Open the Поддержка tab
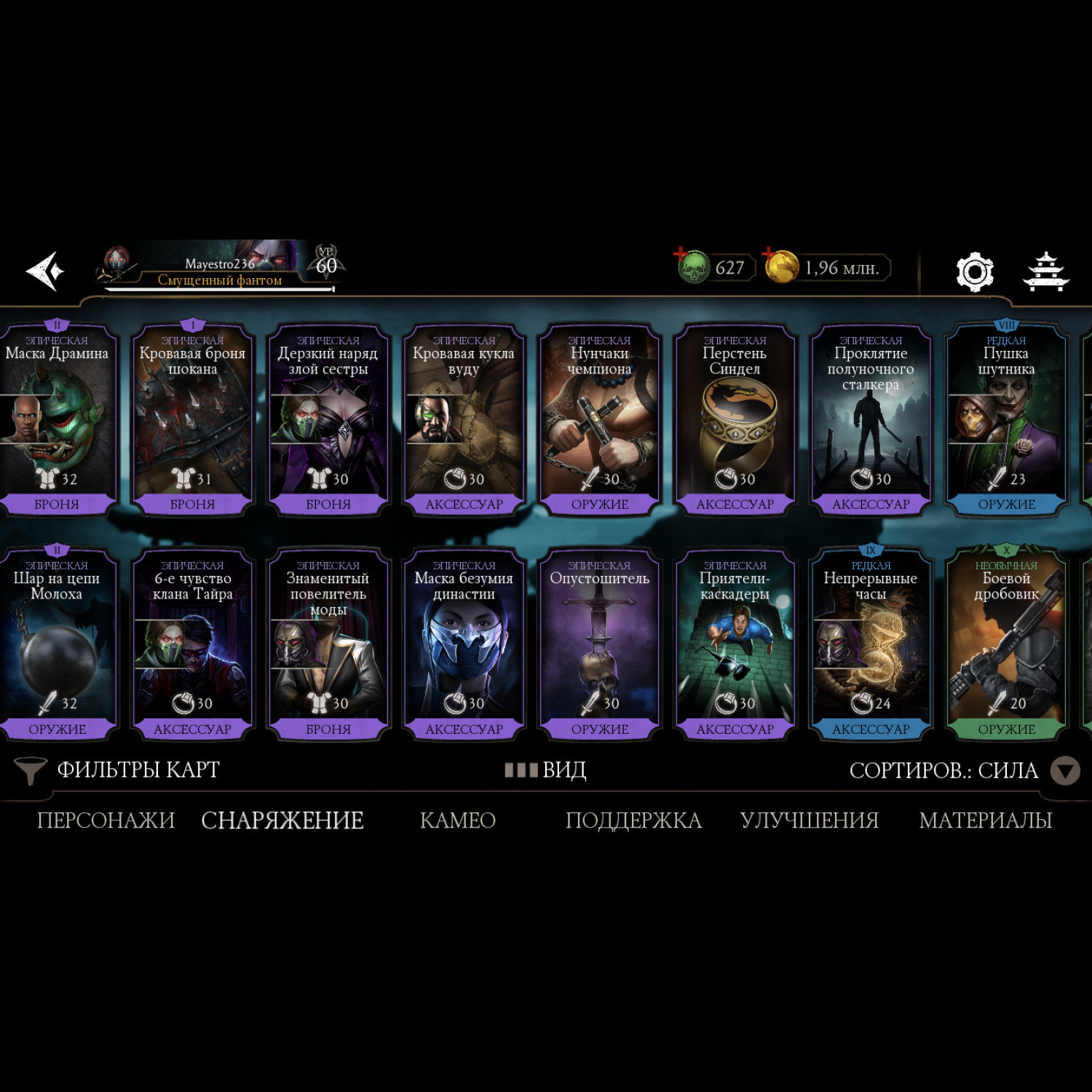The height and width of the screenshot is (1092, 1092). tap(633, 820)
